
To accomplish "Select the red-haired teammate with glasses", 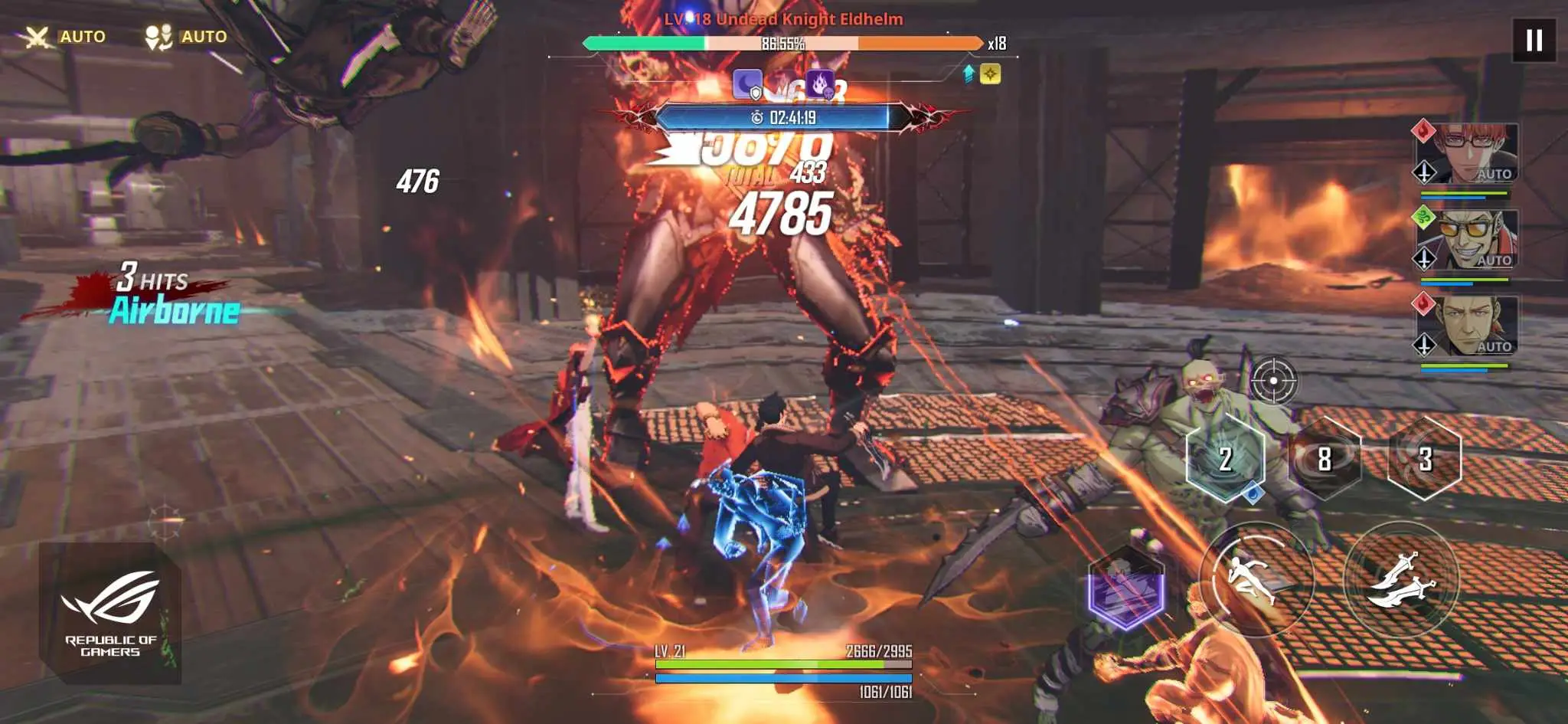I will coord(1466,153).
